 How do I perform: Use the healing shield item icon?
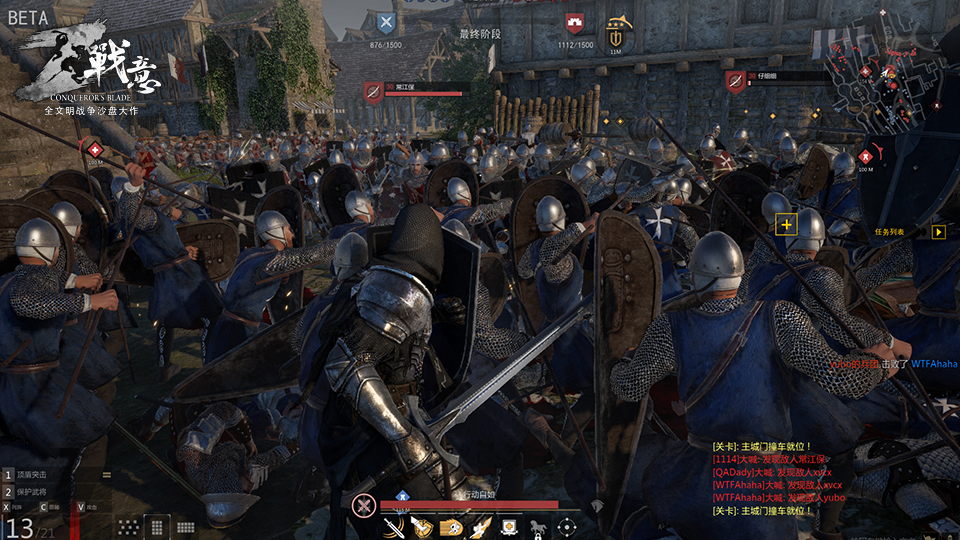tap(509, 526)
